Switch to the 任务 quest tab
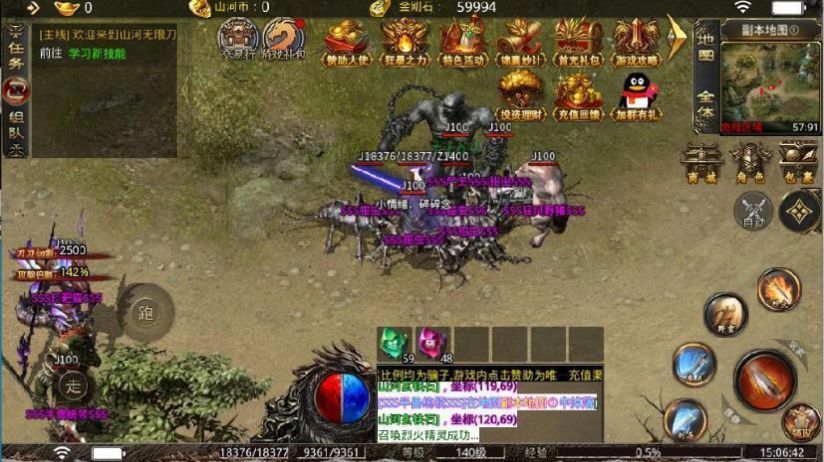Viewport: 824px width, 462px height. [x=16, y=50]
